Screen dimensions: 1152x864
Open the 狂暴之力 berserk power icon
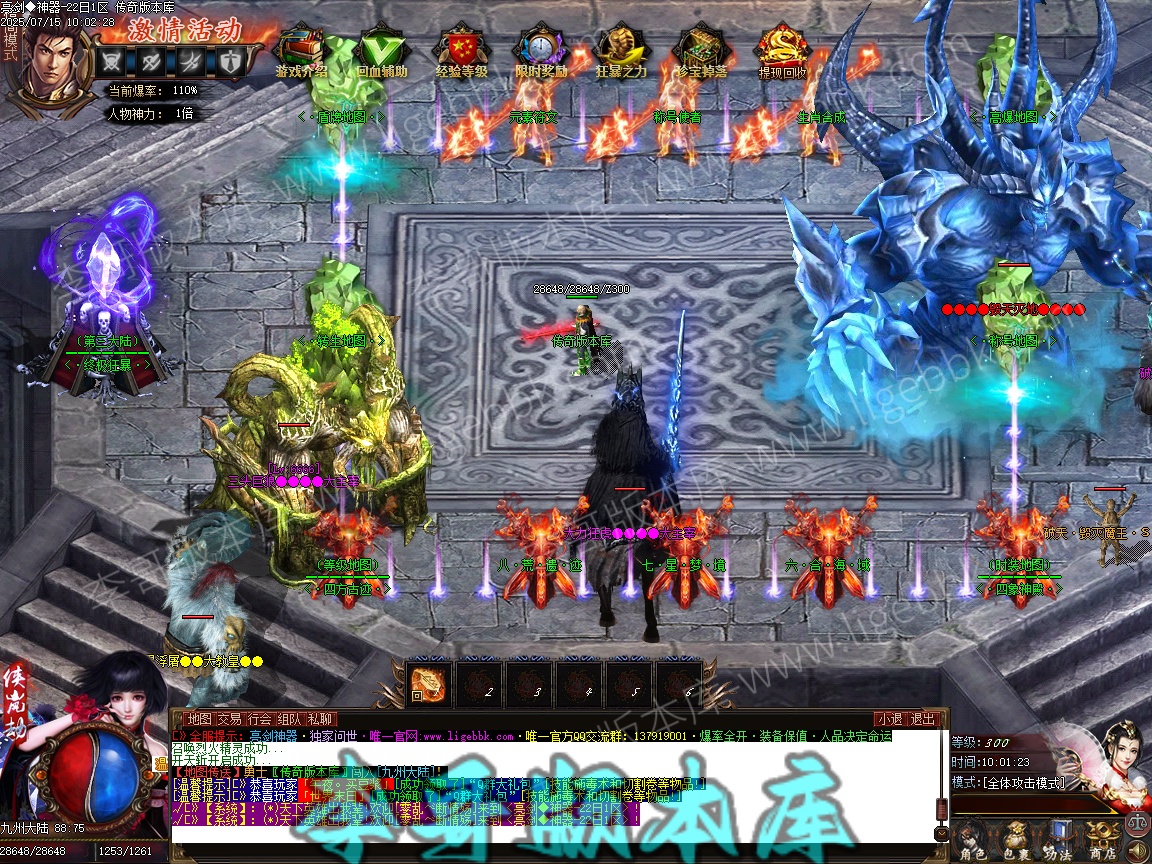pyautogui.click(x=621, y=50)
